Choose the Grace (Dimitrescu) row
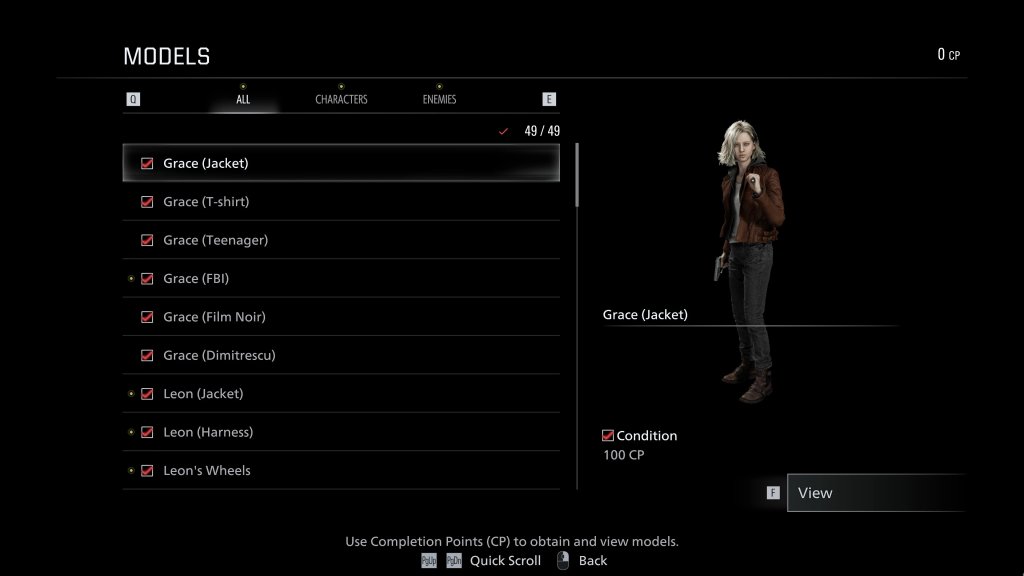The image size is (1024, 576). (x=340, y=355)
